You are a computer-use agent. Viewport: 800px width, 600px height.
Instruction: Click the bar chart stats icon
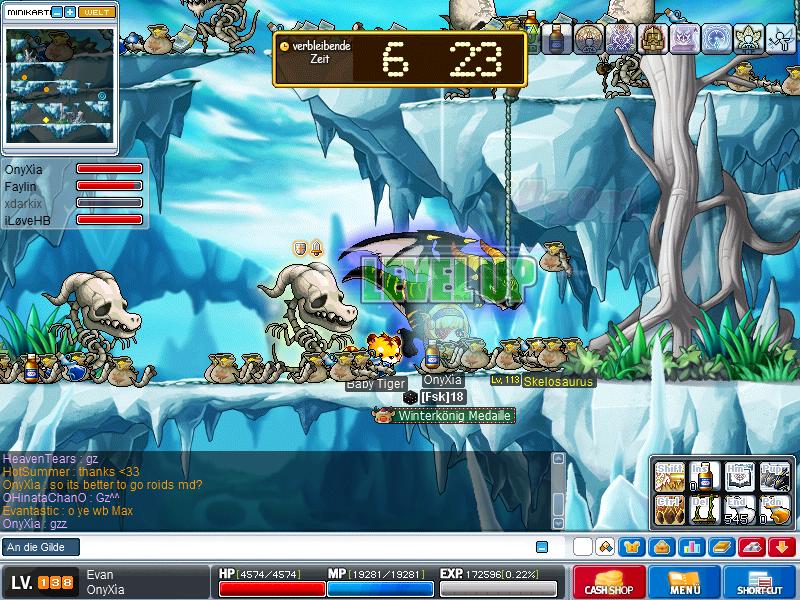tap(691, 547)
